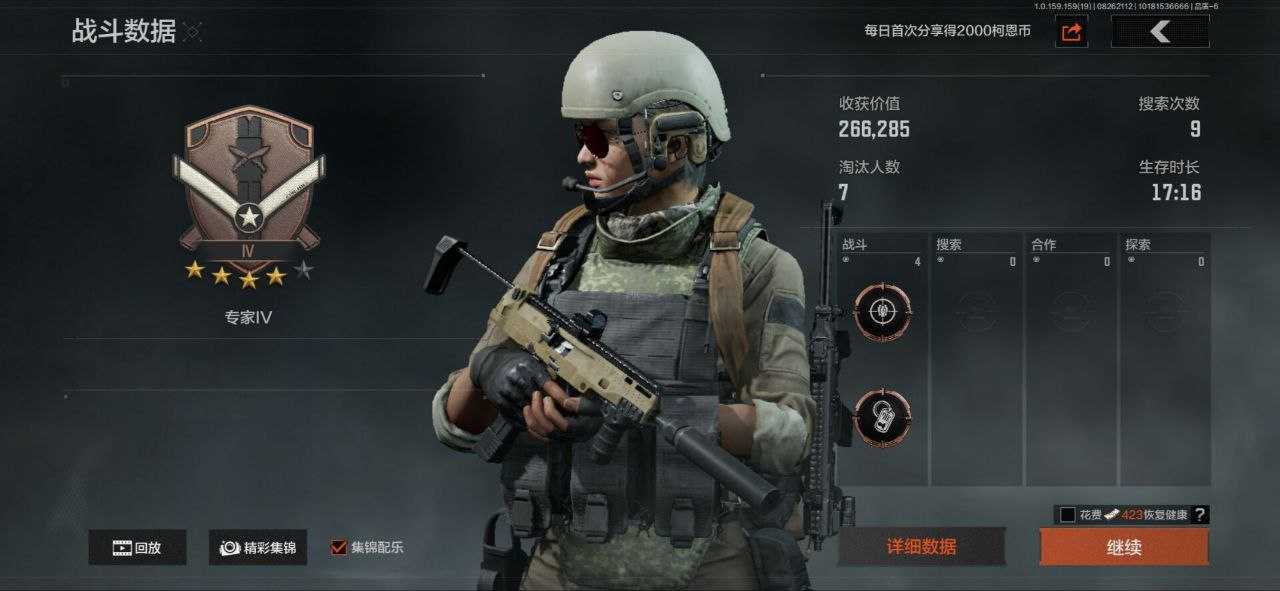Open the 详细数据 detailed stats
The height and width of the screenshot is (591, 1280).
pos(921,547)
